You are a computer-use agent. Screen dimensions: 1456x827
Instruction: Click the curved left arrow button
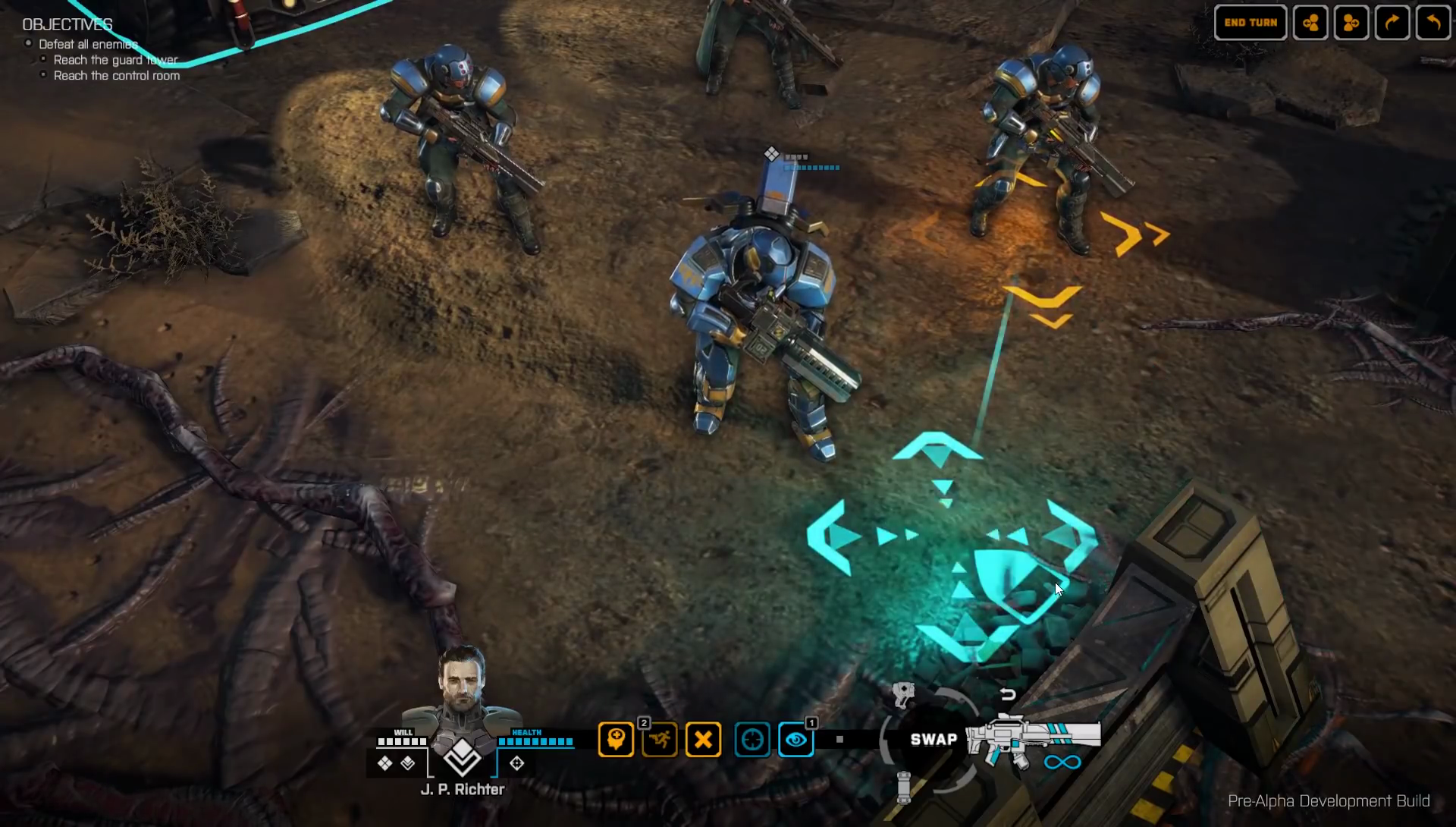pyautogui.click(x=1432, y=23)
